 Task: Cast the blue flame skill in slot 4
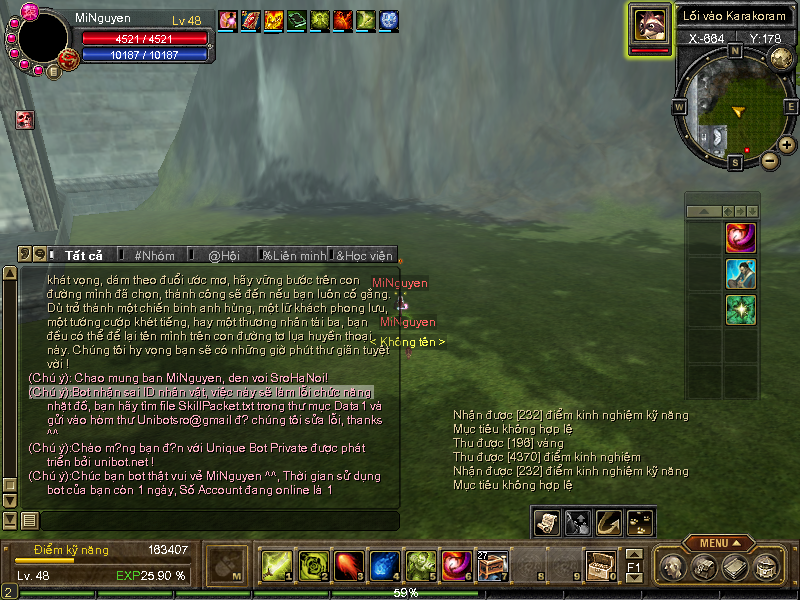click(x=385, y=566)
